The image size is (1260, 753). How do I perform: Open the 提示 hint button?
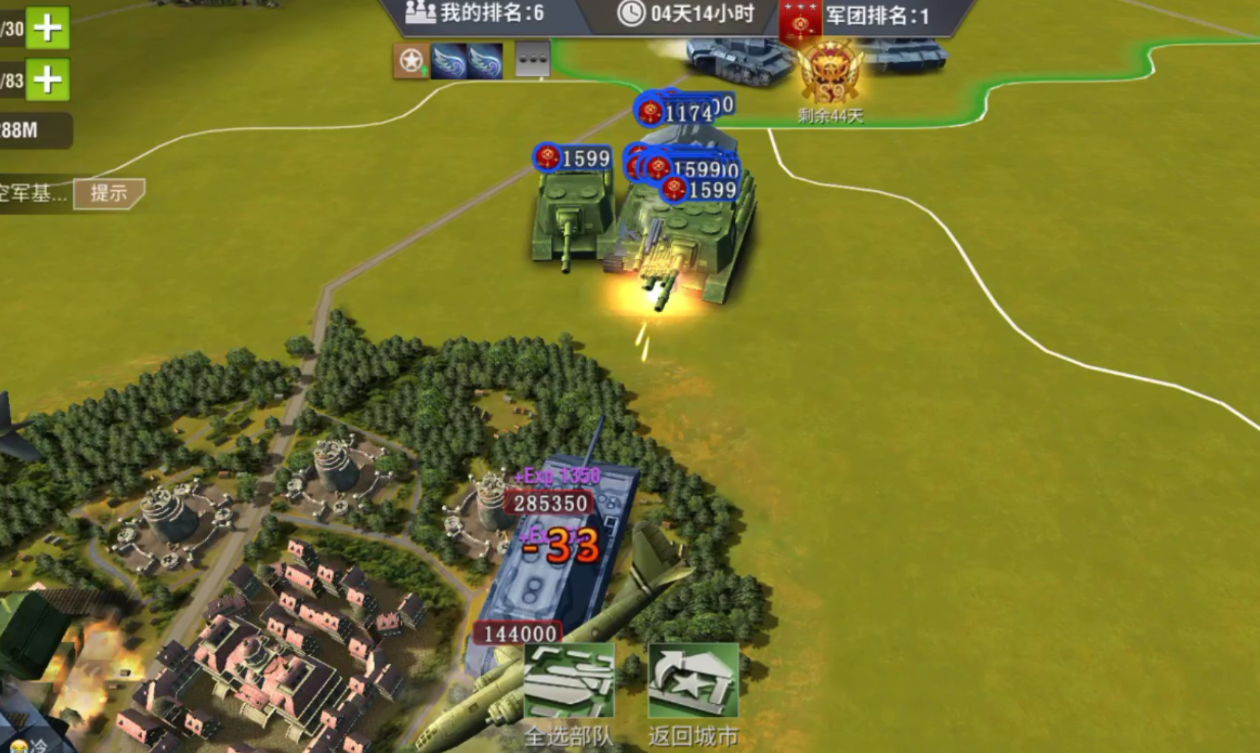(109, 193)
